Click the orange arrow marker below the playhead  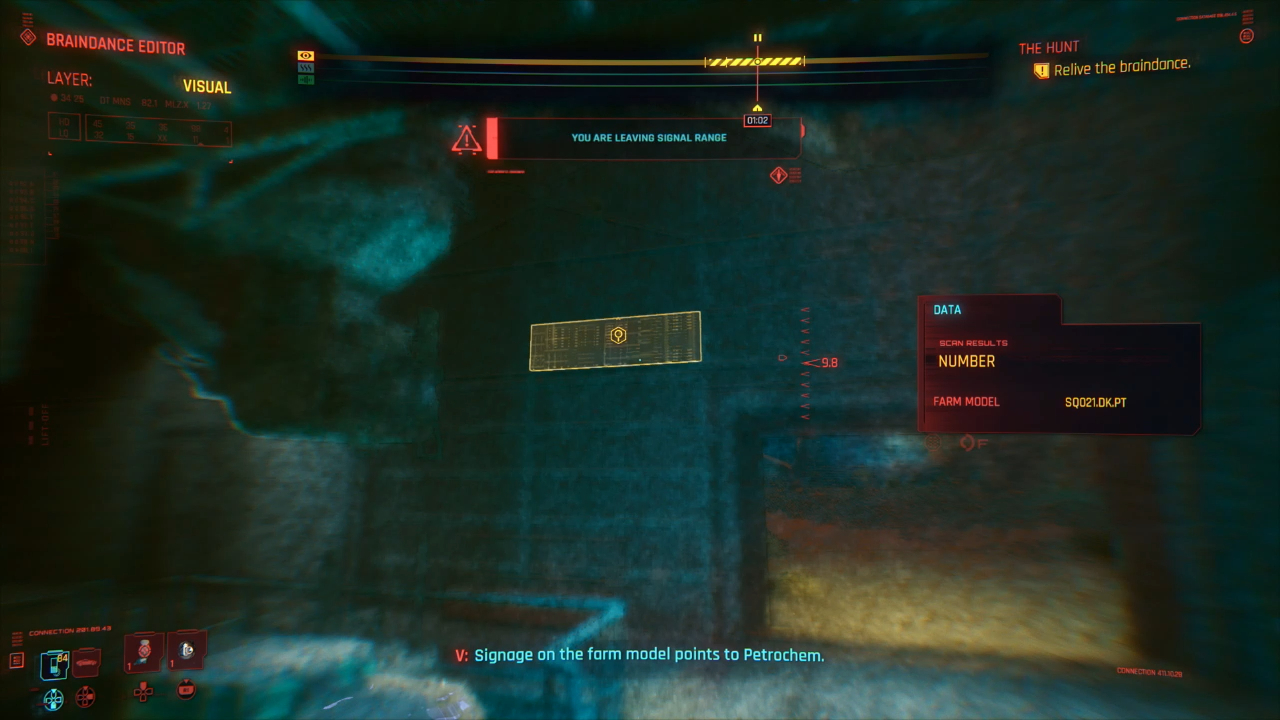(757, 107)
